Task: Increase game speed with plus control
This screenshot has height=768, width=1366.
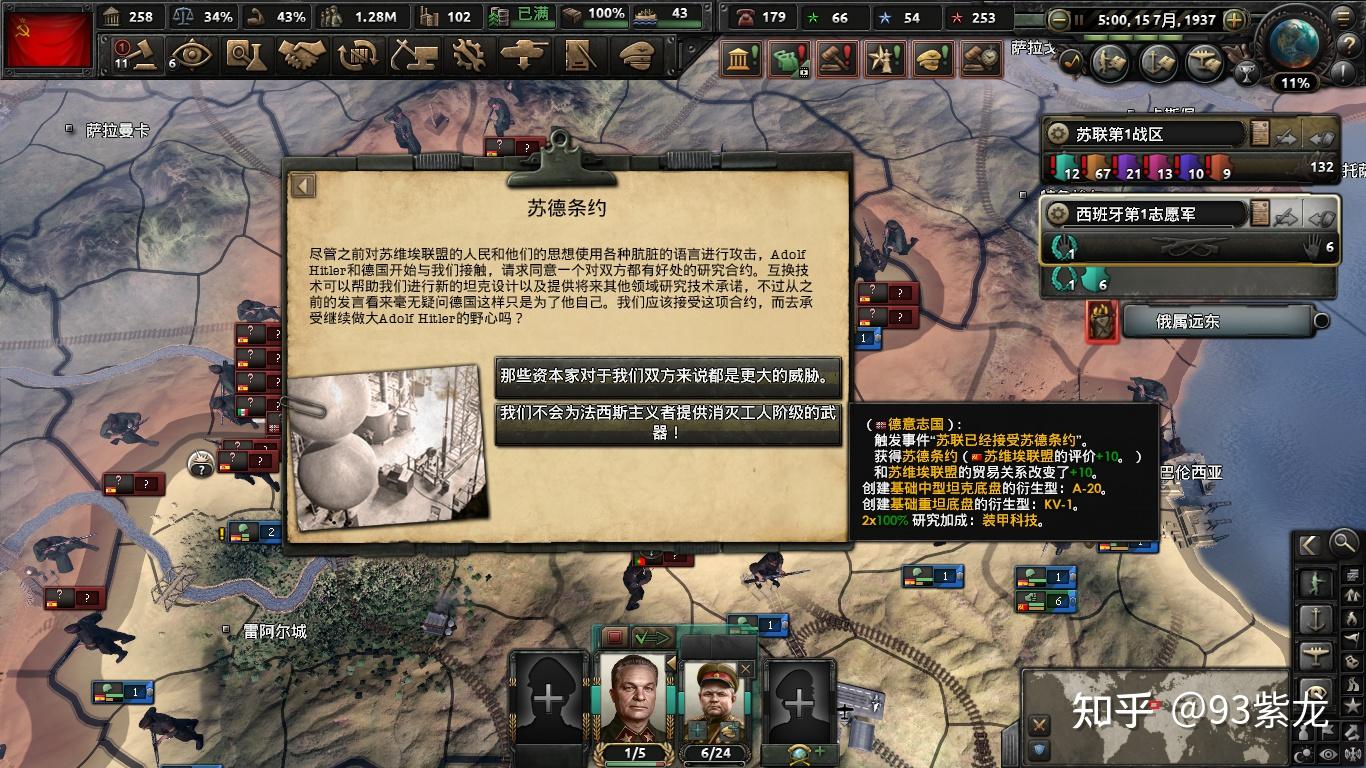Action: pos(1233,18)
